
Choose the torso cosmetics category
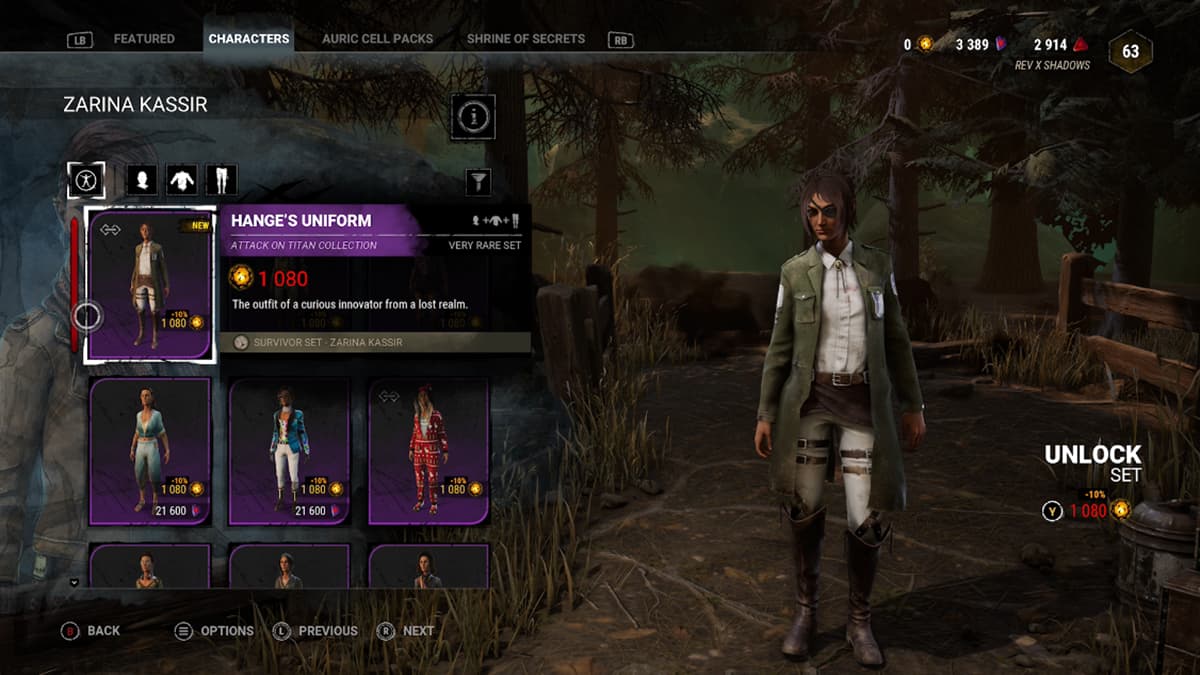tap(181, 181)
